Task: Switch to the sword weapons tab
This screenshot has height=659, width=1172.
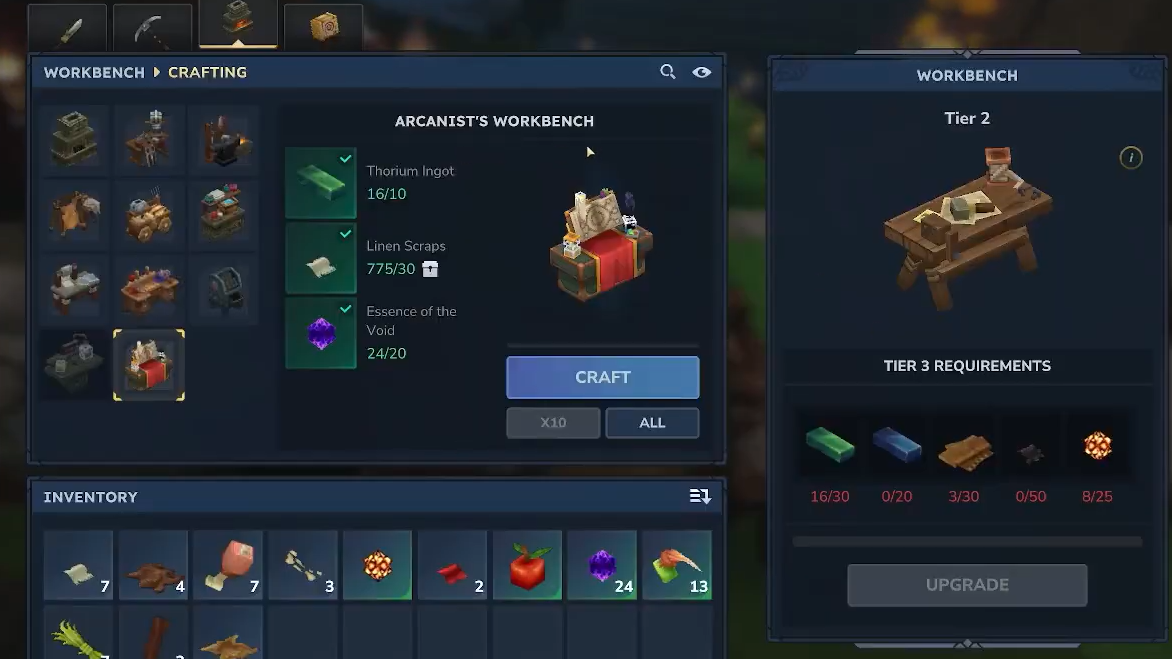Action: tap(69, 28)
